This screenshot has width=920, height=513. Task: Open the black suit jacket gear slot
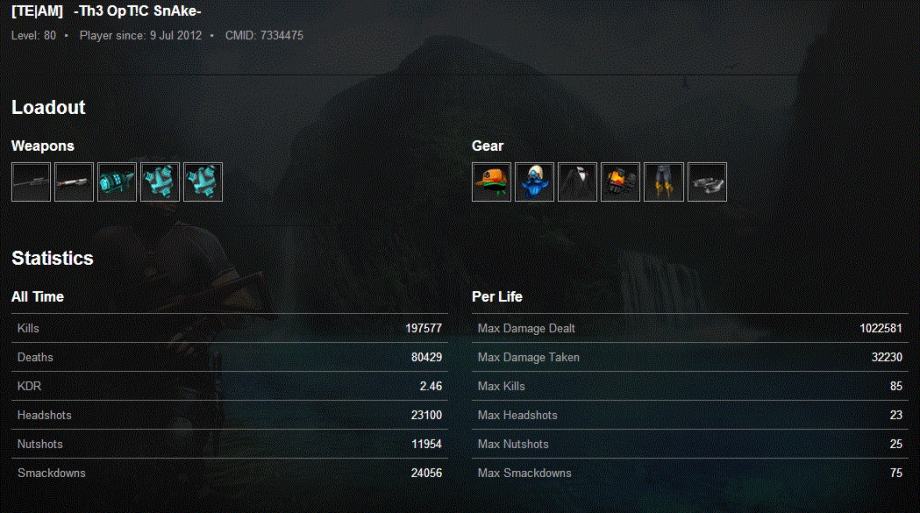tap(577, 182)
